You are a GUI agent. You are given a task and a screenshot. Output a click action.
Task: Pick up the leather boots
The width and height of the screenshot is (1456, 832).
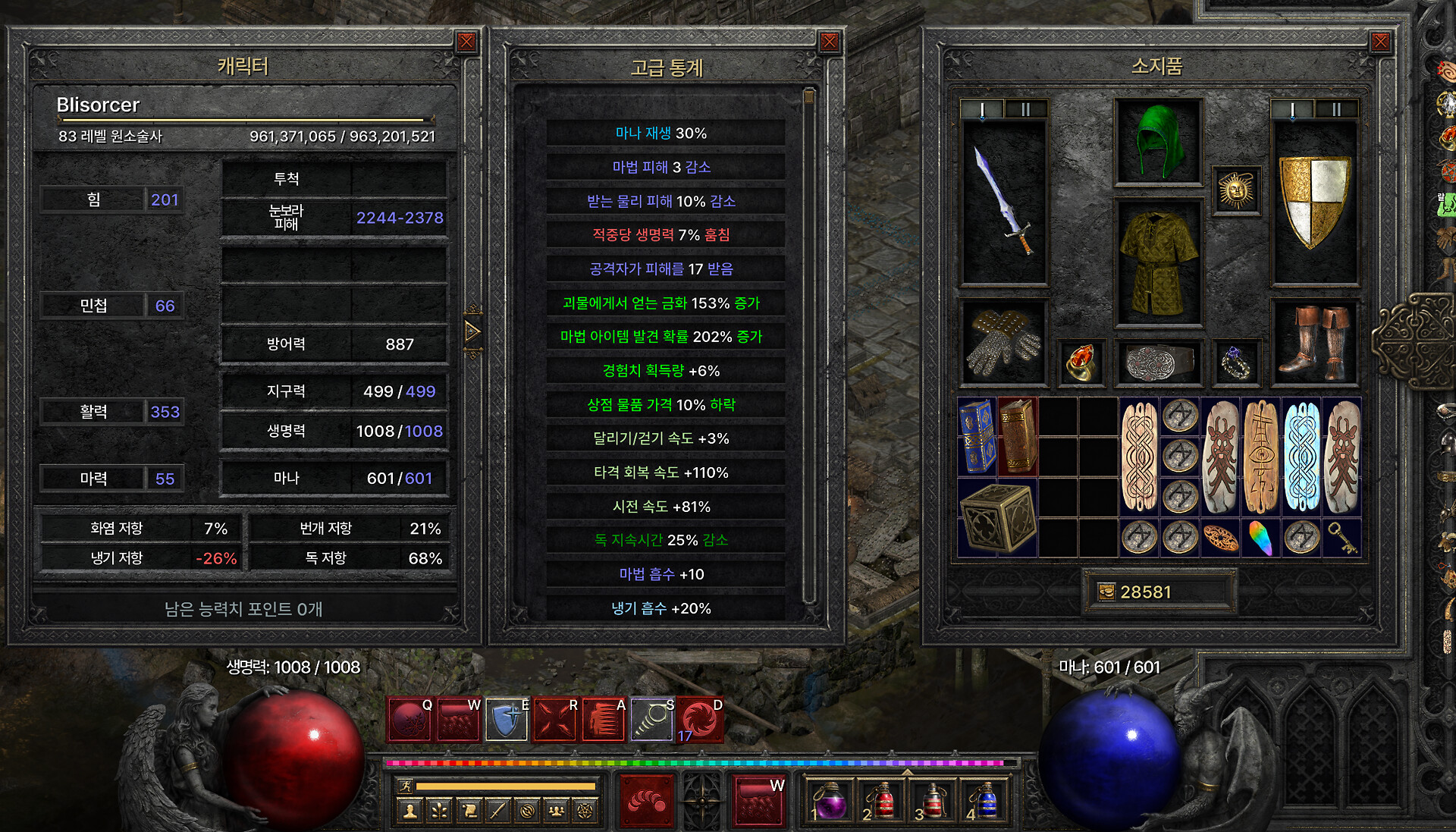coord(1314,343)
